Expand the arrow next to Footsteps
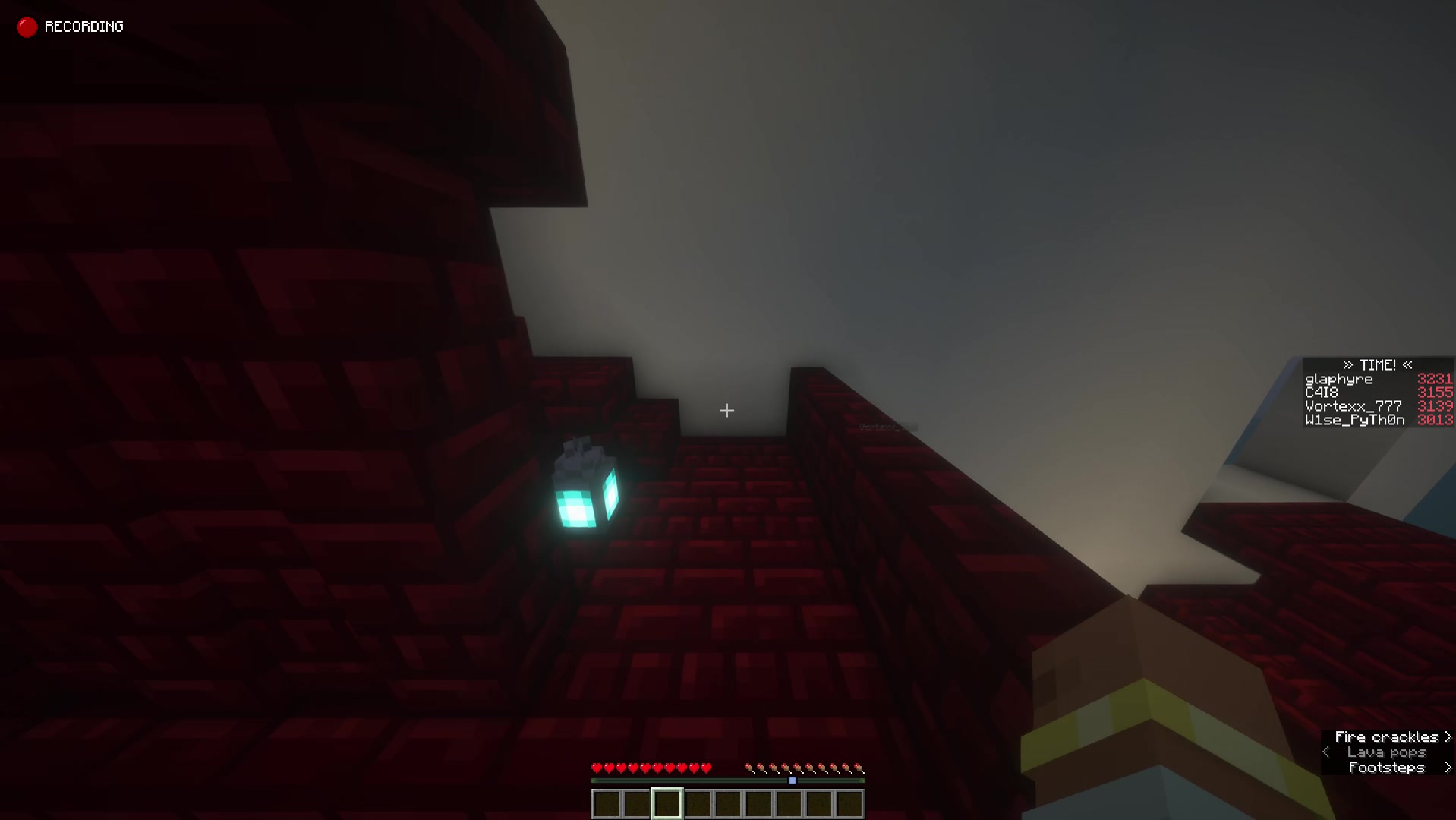 (x=1447, y=768)
